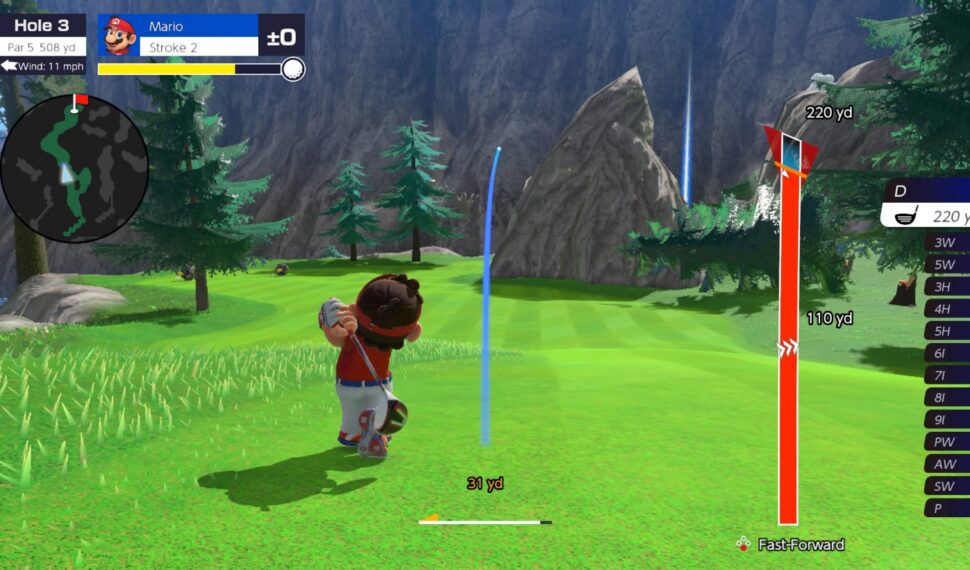Screen dimensions: 970x570
Task: Select the 8I iron
Action: coord(946,397)
